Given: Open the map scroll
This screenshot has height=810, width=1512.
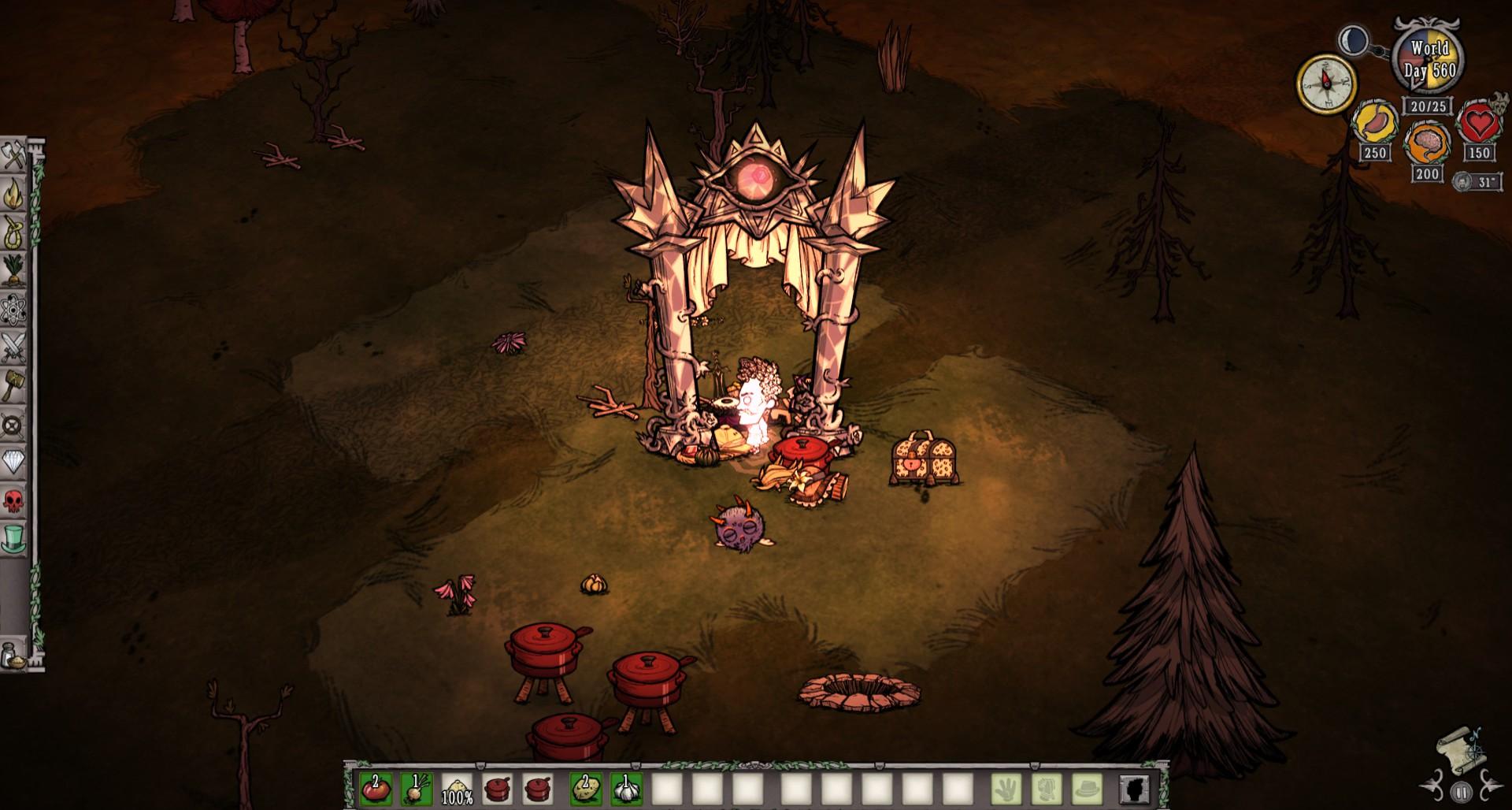Looking at the screenshot, I should coord(1460,747).
